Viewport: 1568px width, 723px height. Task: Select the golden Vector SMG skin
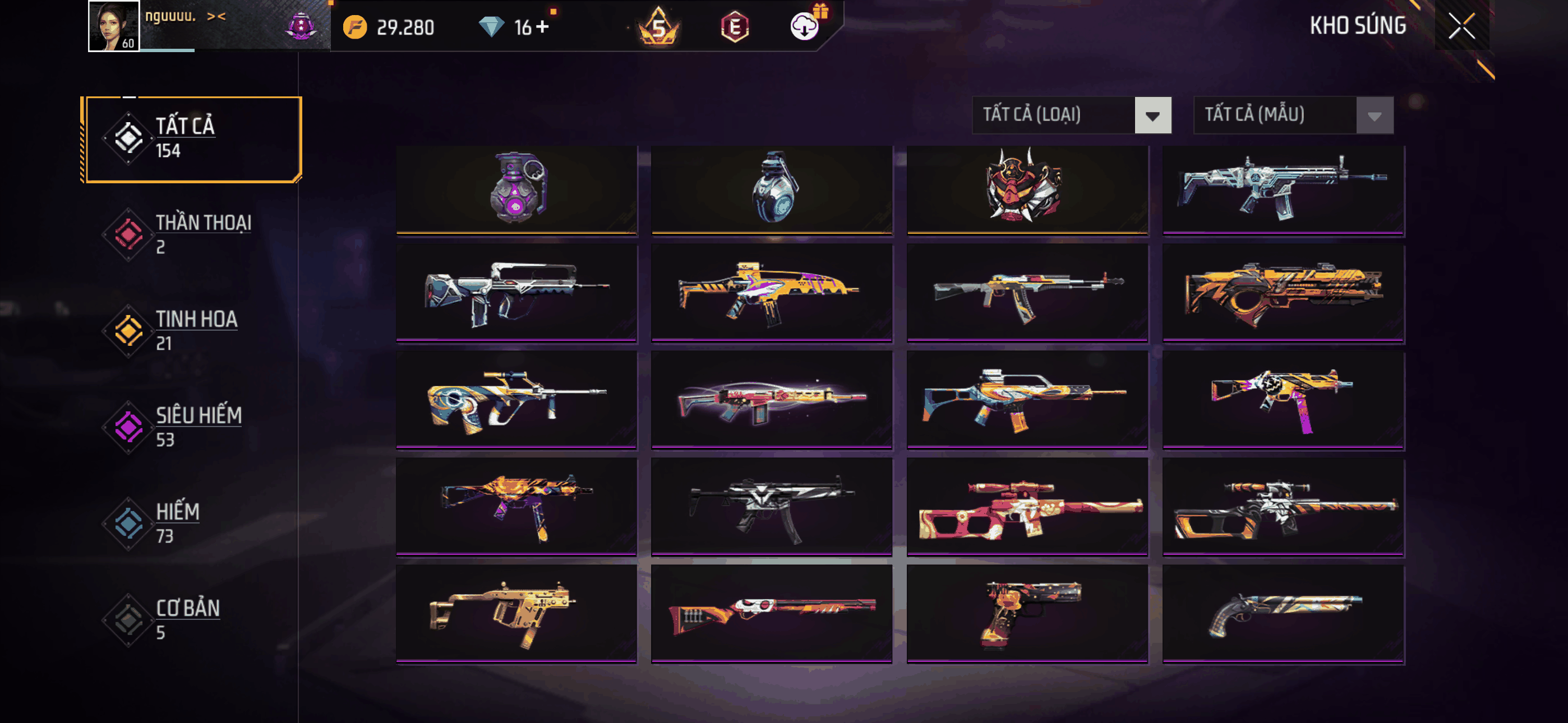point(516,613)
